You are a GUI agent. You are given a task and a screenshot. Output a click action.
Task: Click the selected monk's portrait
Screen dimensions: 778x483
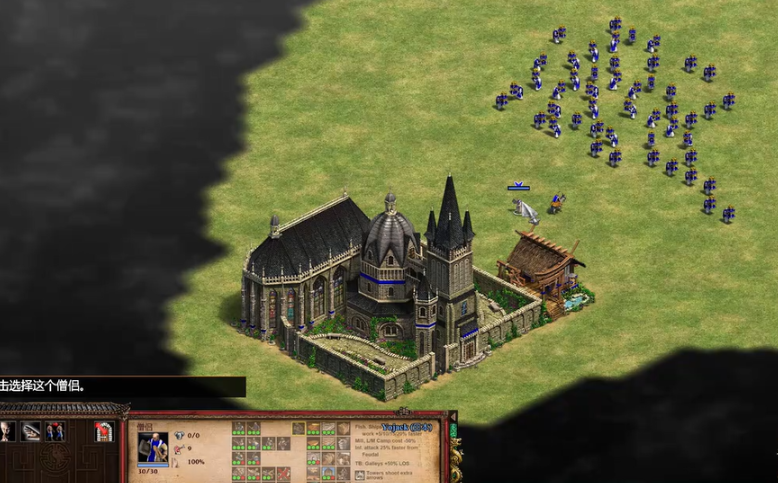[153, 445]
